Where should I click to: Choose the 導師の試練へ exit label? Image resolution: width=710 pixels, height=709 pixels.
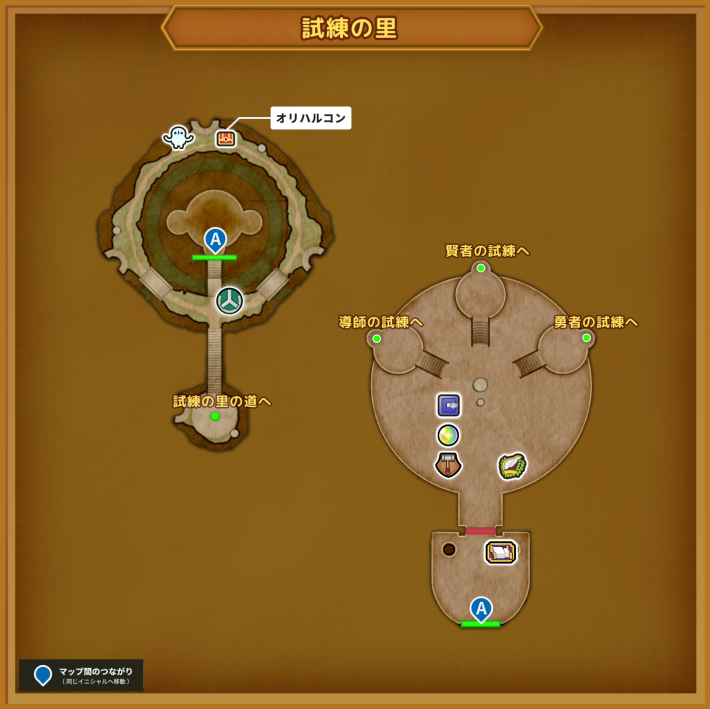click(x=381, y=322)
